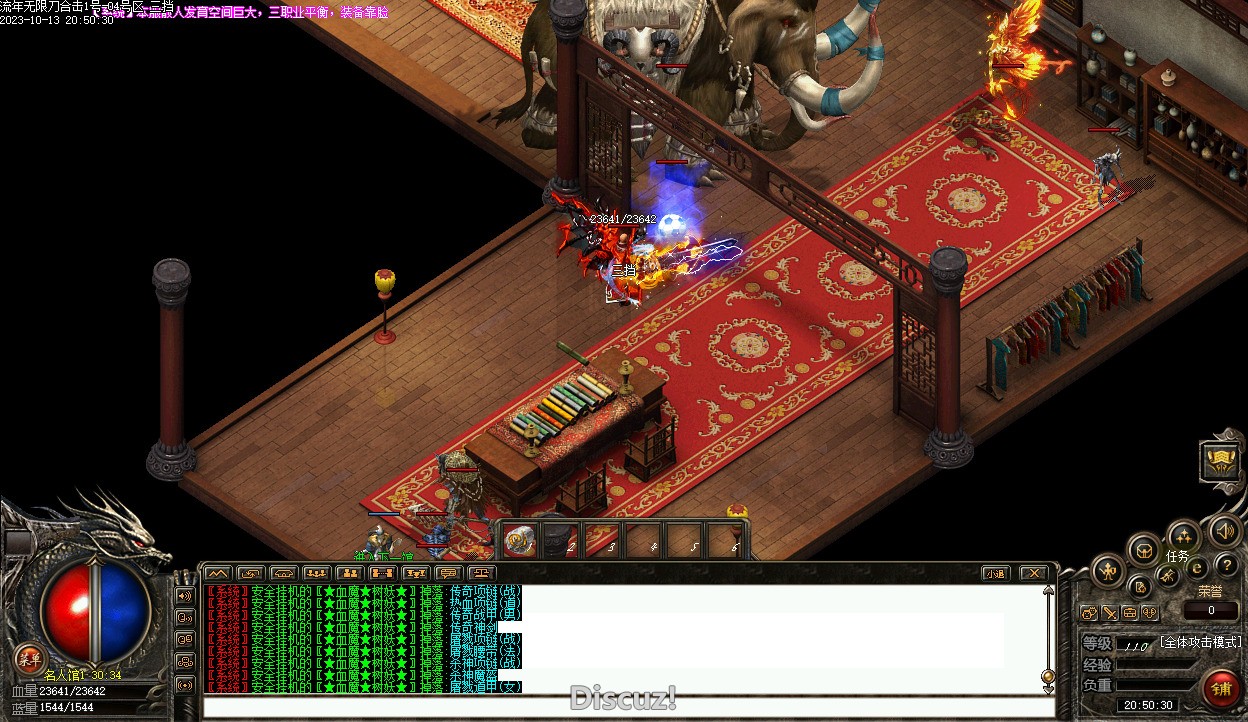
Task: Click the 小退 logout button
Action: click(994, 573)
